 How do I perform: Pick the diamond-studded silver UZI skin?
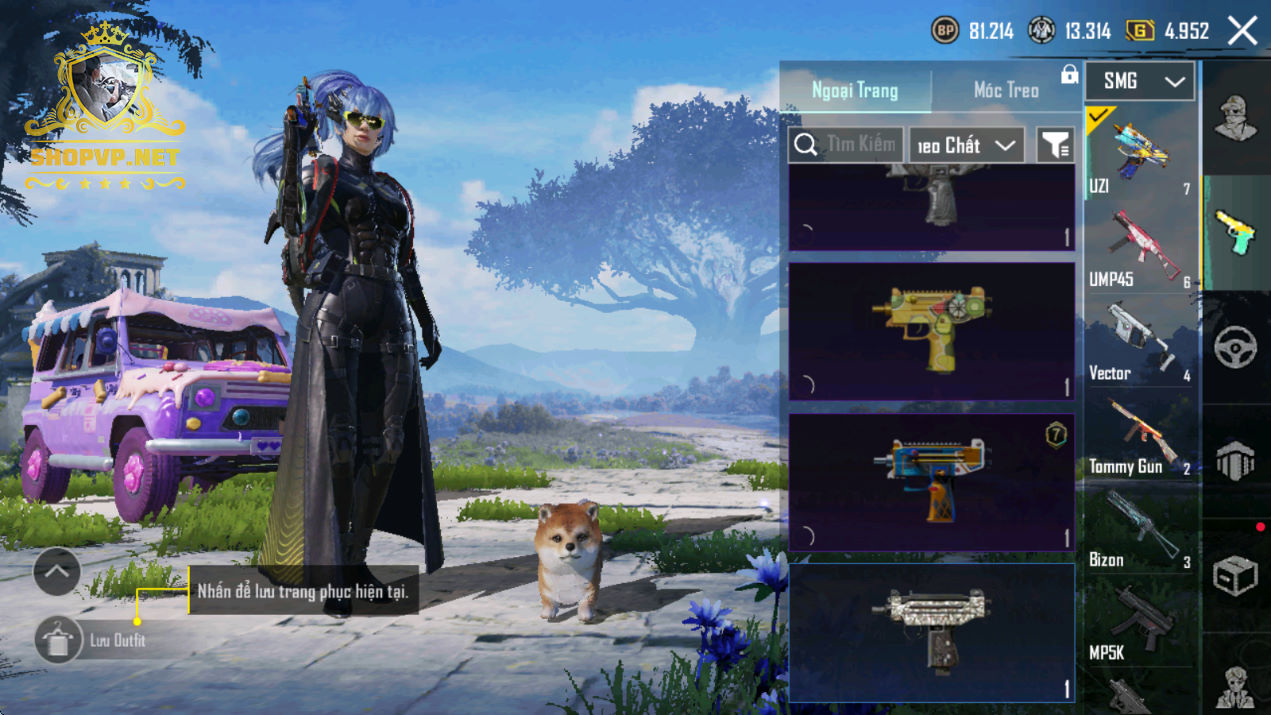[x=931, y=632]
